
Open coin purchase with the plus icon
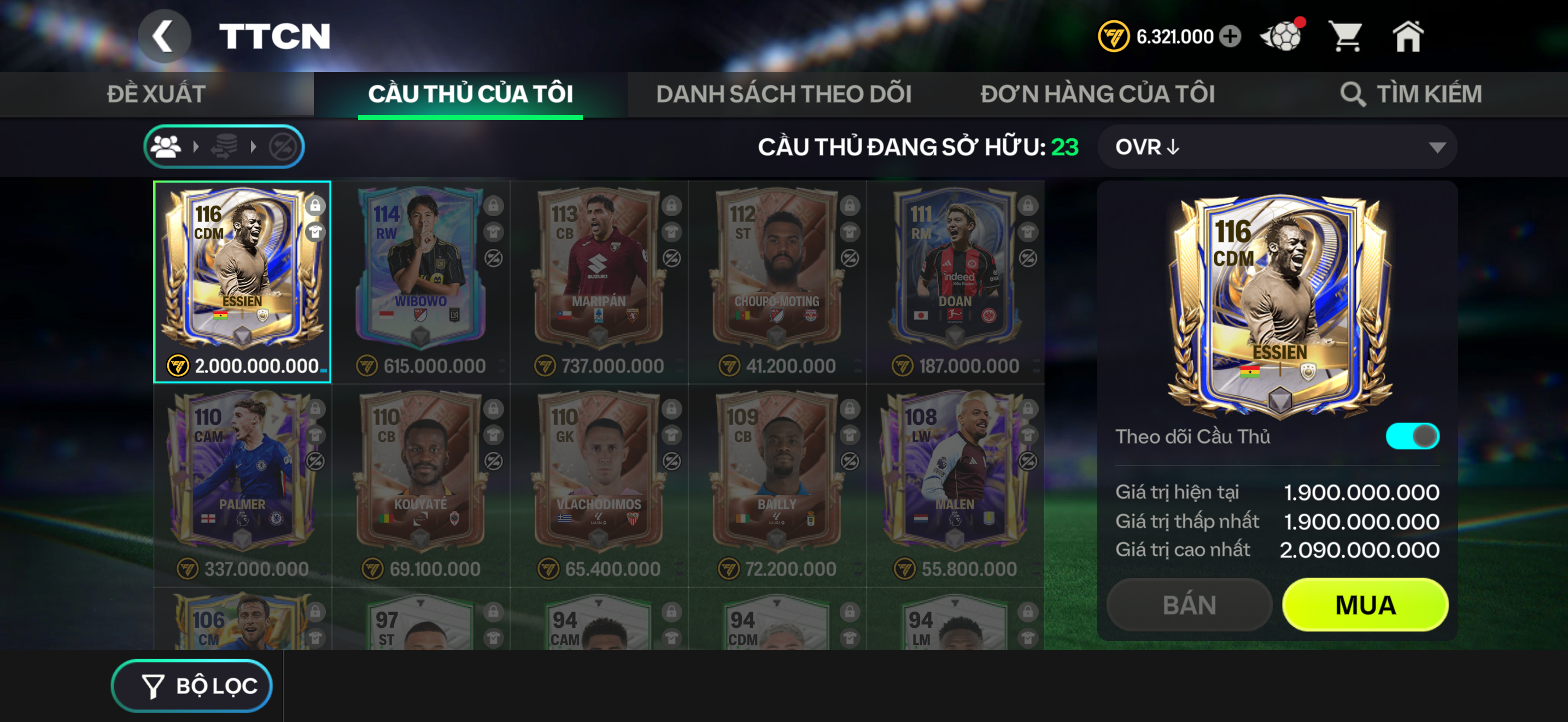[x=1230, y=37]
